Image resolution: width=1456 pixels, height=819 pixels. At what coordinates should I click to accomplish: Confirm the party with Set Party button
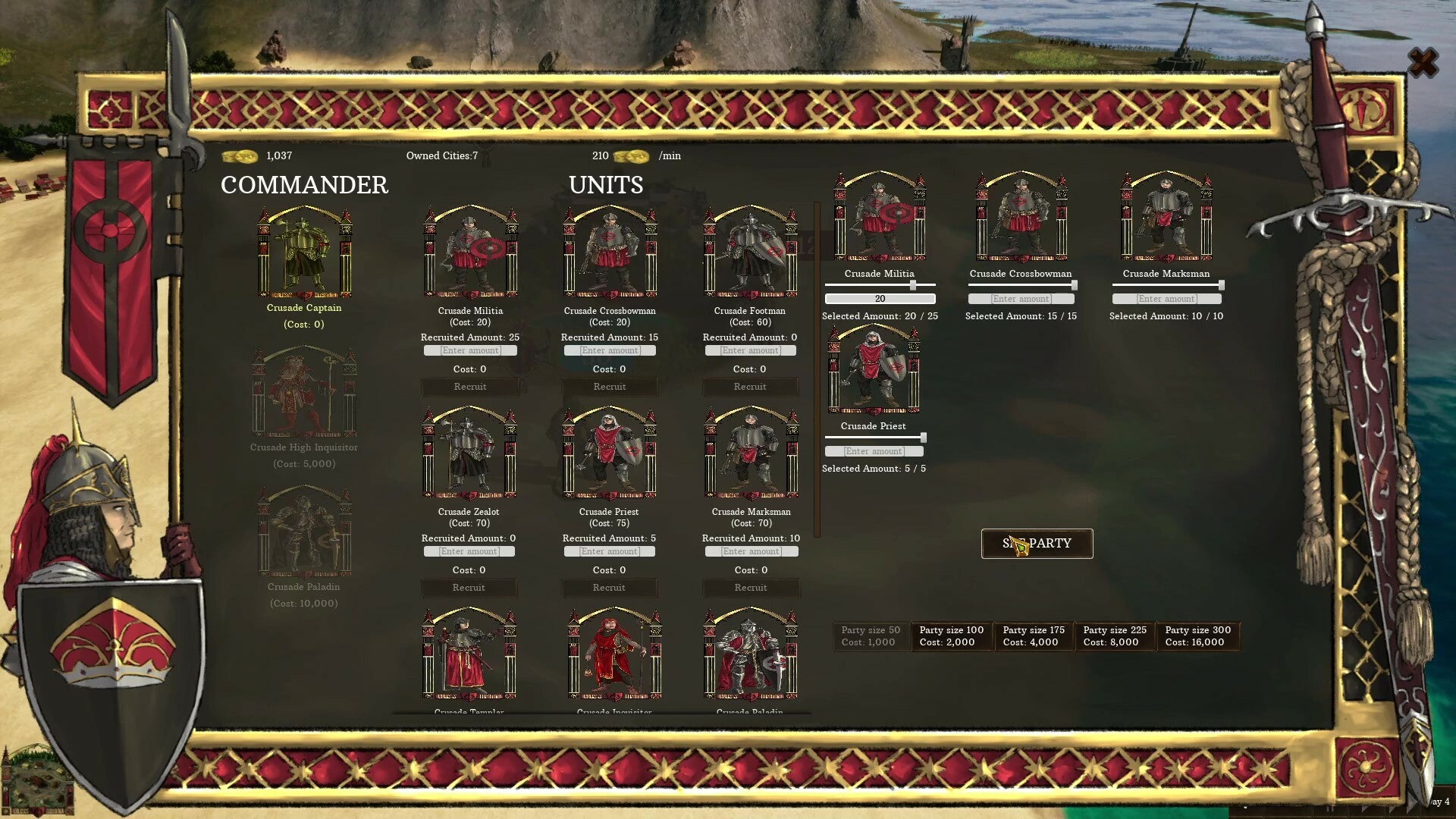pos(1037,544)
